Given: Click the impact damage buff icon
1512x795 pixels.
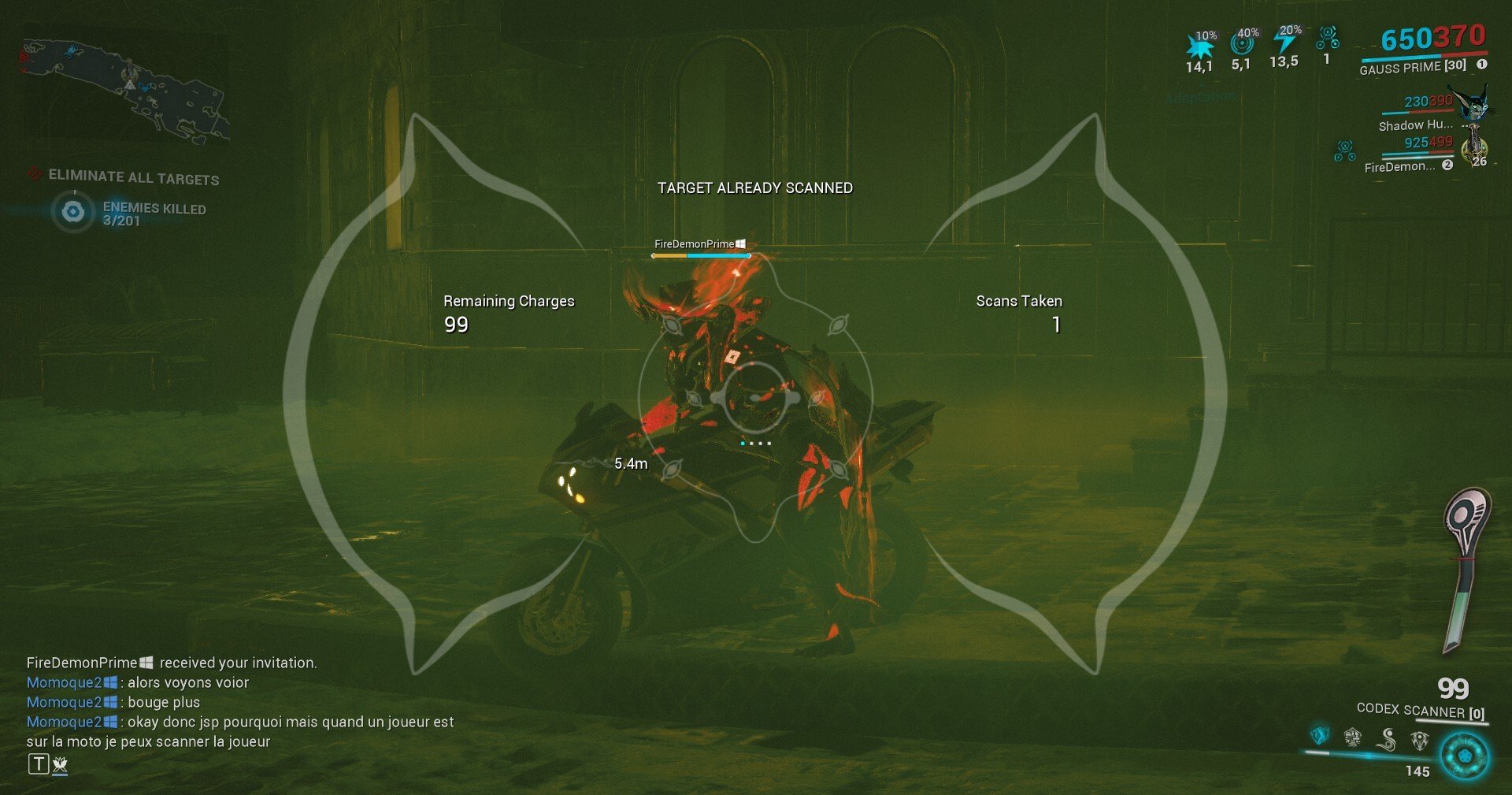Looking at the screenshot, I should pos(1200,45).
